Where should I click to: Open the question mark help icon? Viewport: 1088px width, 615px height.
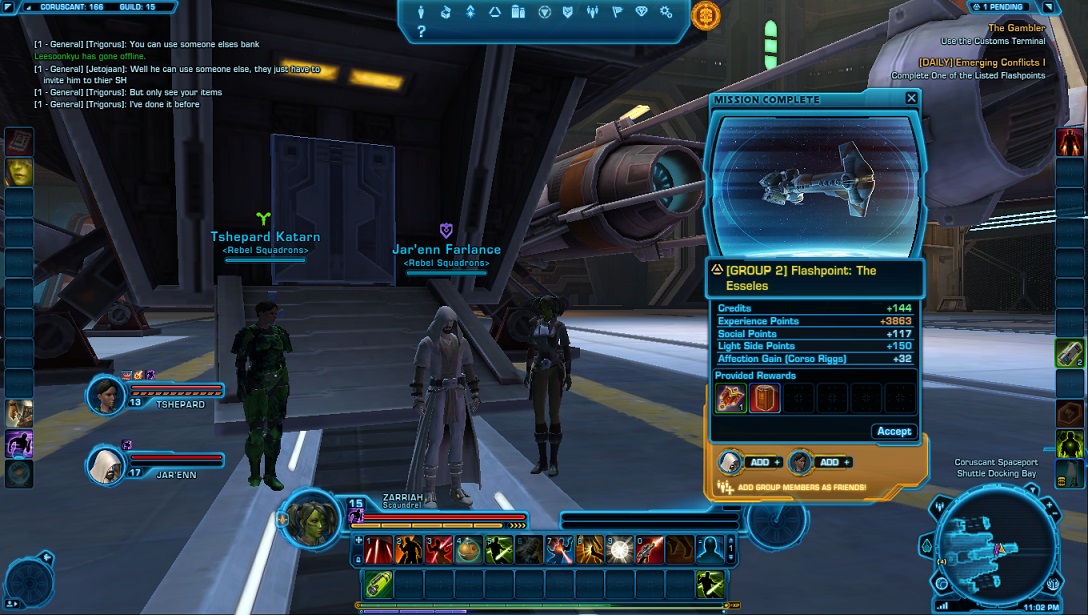(x=421, y=32)
